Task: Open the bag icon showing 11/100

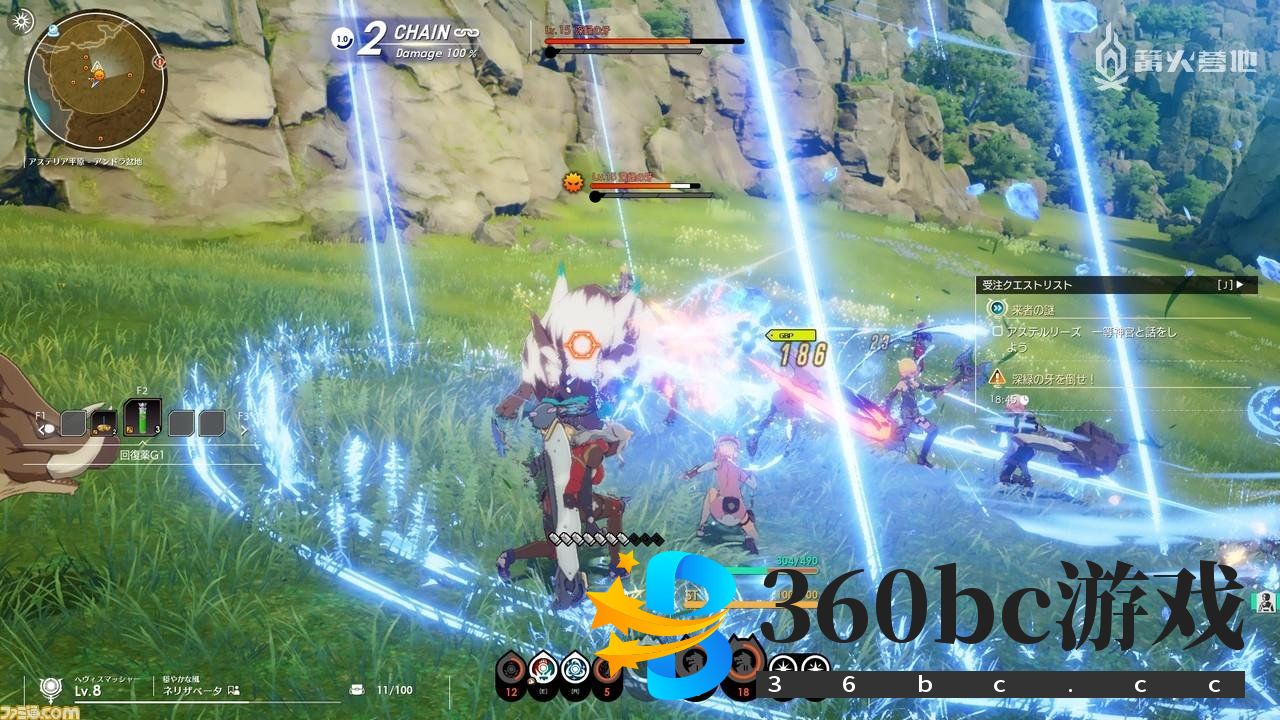Action: [x=357, y=690]
